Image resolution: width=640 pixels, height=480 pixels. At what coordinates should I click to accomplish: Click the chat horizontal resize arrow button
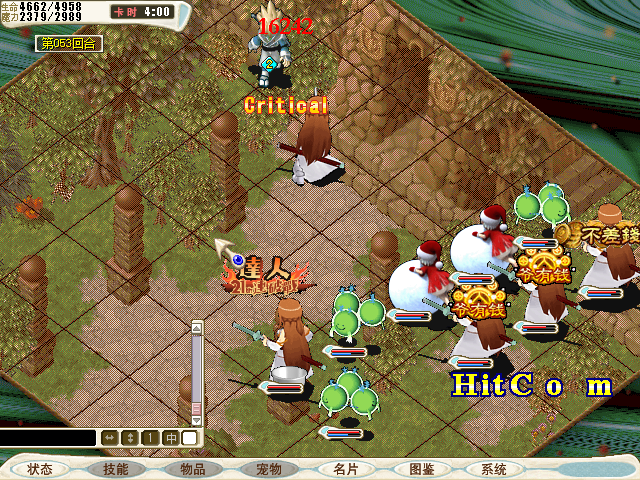108,438
